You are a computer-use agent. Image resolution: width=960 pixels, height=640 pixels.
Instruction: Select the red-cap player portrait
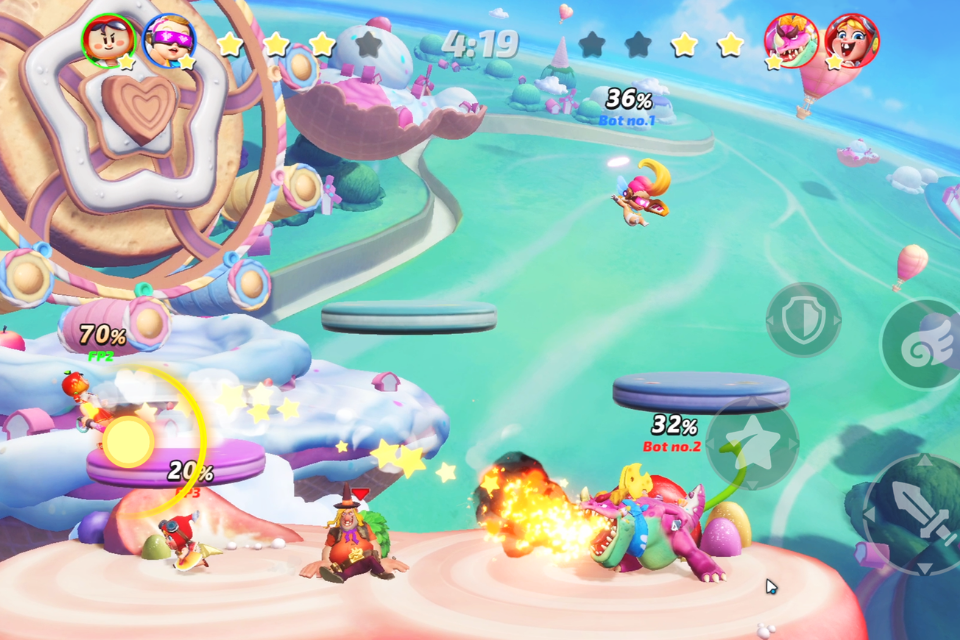coord(108,40)
